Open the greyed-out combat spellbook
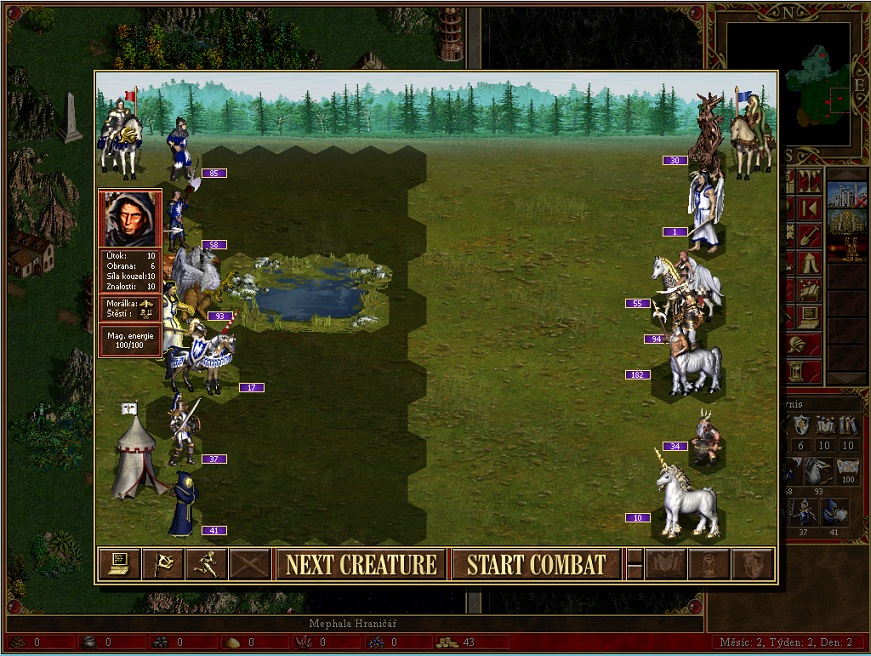871x656 pixels. [667, 564]
